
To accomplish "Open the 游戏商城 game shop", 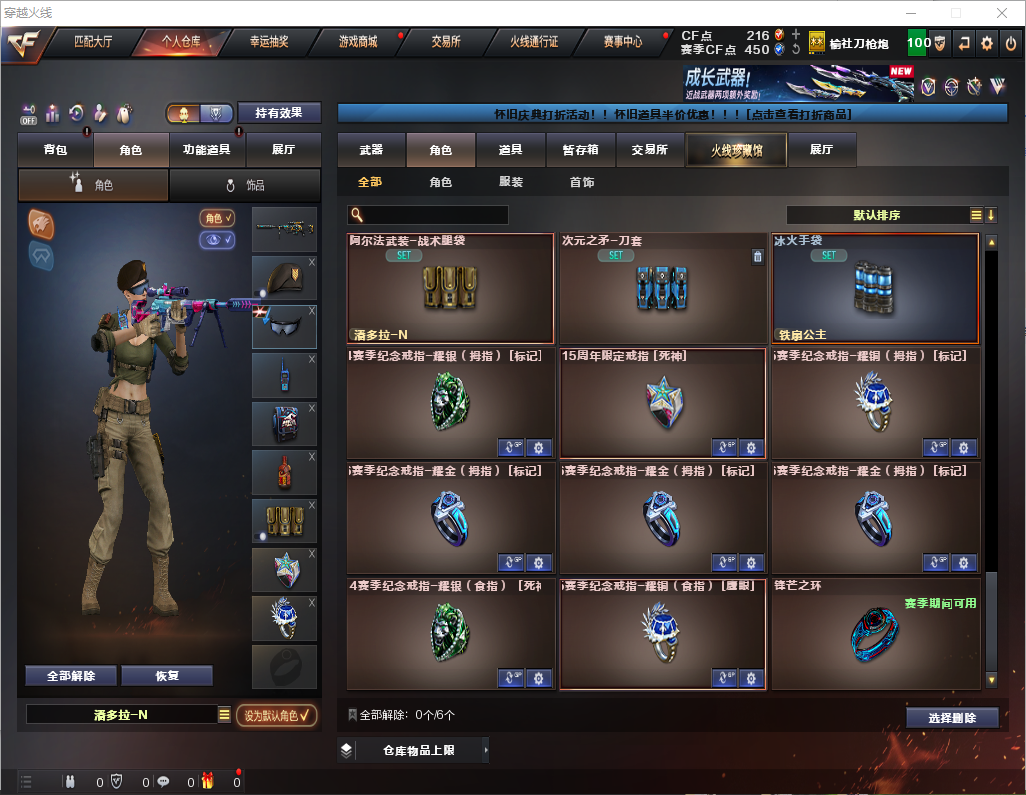I will [358, 42].
